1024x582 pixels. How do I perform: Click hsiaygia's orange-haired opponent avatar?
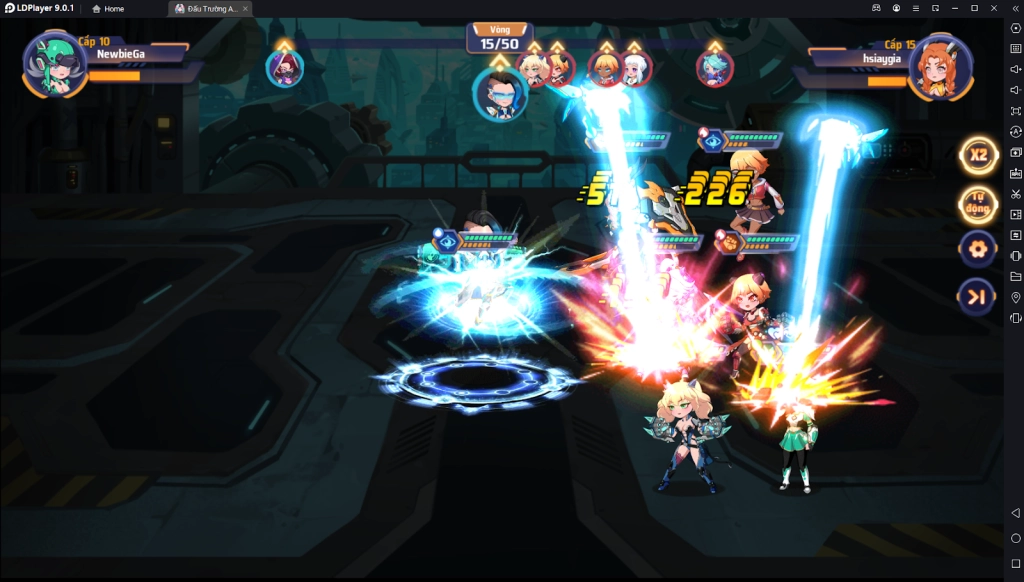coord(941,66)
